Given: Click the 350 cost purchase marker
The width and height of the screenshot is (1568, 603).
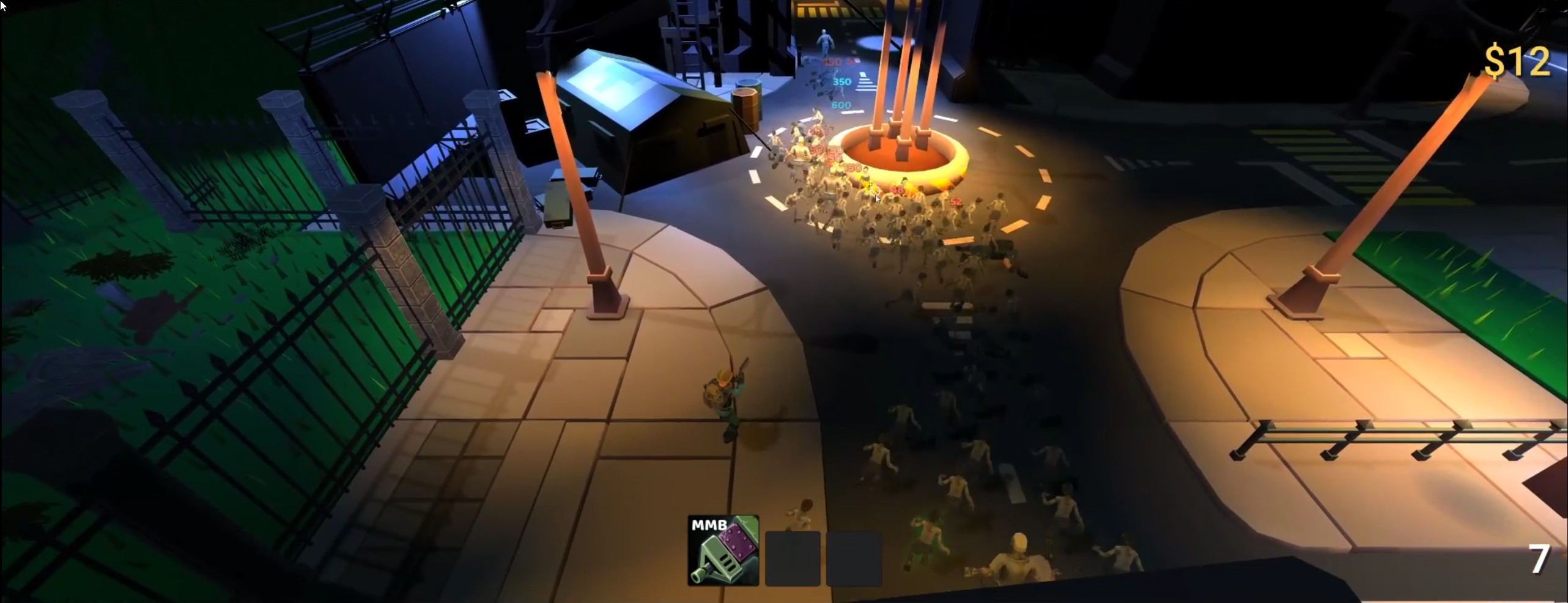Looking at the screenshot, I should [x=841, y=81].
